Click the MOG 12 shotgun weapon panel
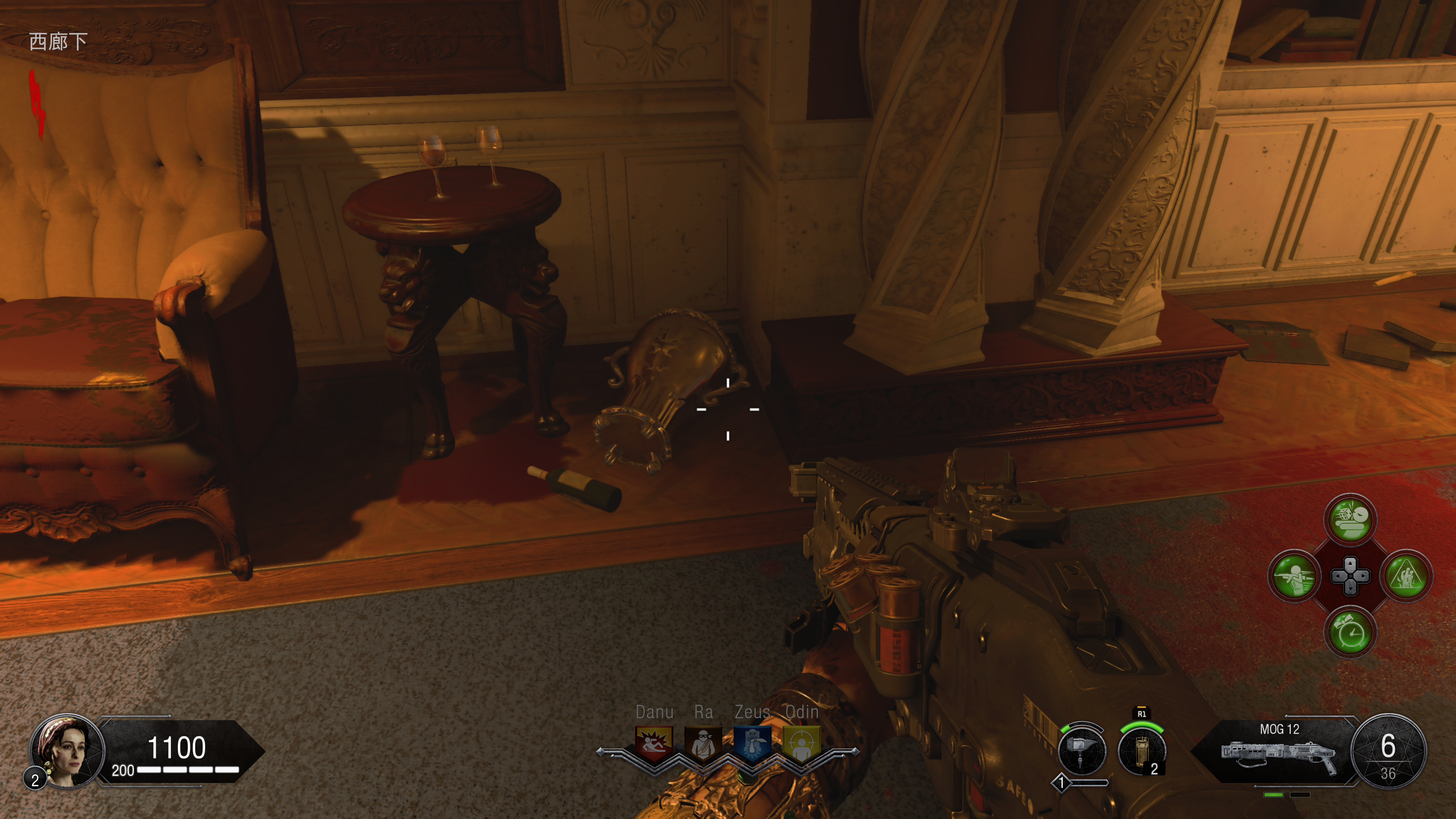The image size is (1456, 819). (1279, 751)
